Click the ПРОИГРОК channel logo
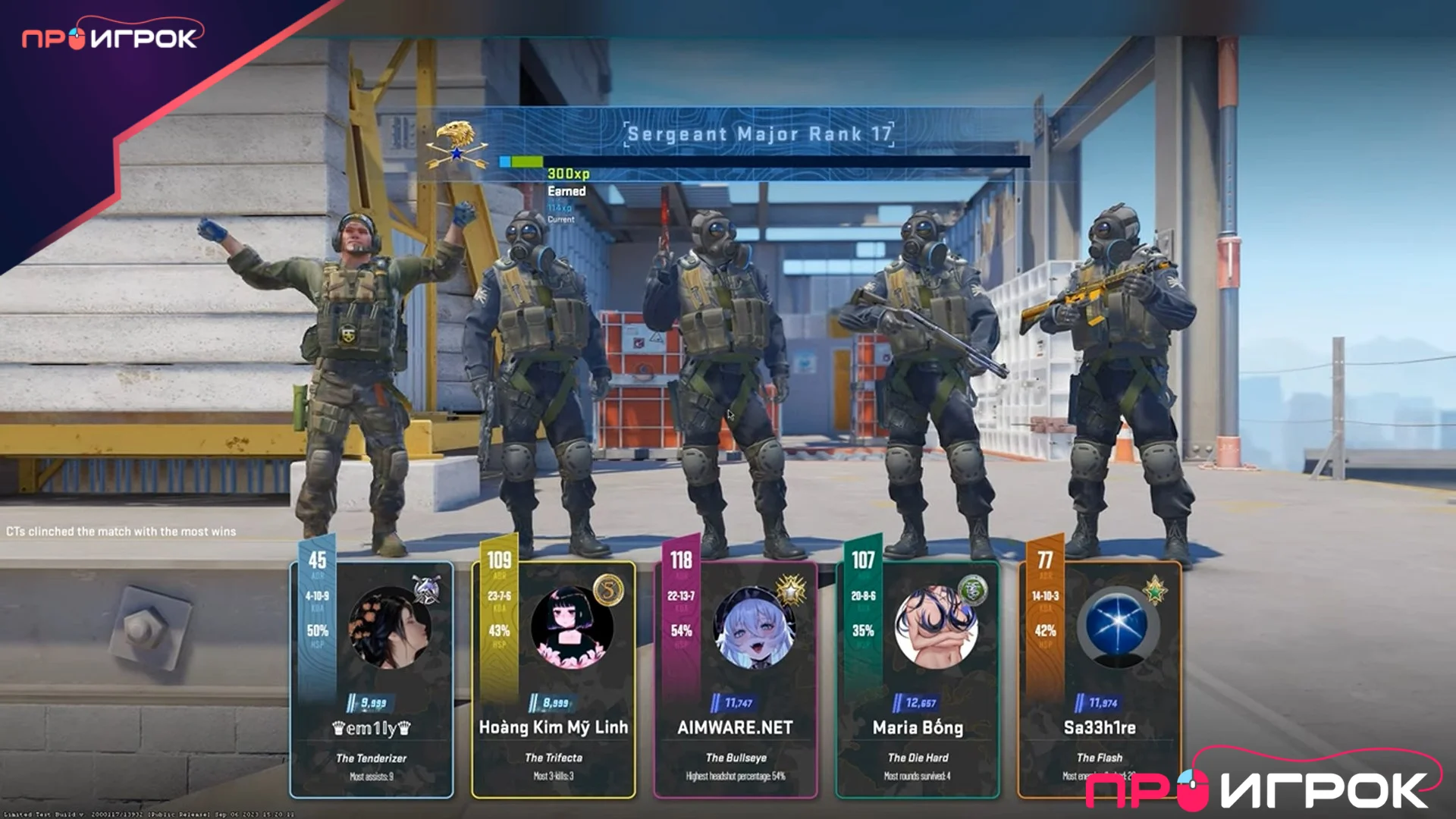Image resolution: width=1456 pixels, height=819 pixels. click(x=111, y=38)
